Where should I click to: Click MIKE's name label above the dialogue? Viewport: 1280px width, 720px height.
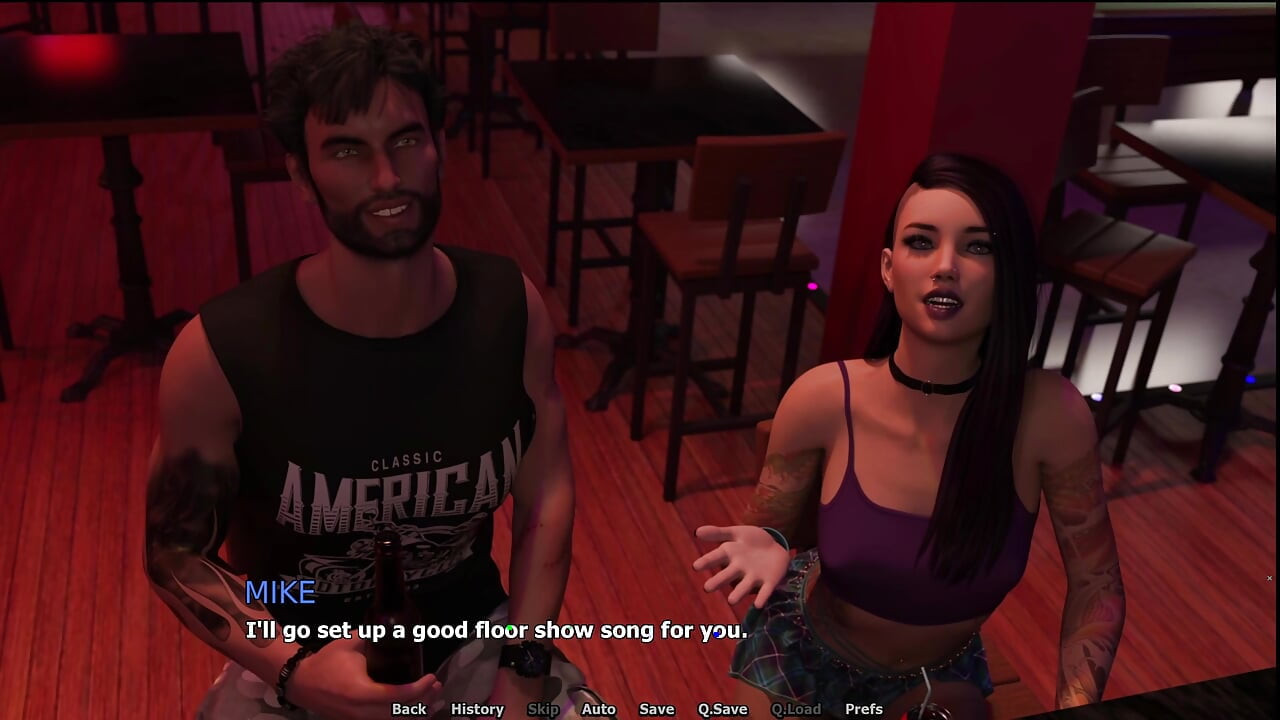[280, 593]
